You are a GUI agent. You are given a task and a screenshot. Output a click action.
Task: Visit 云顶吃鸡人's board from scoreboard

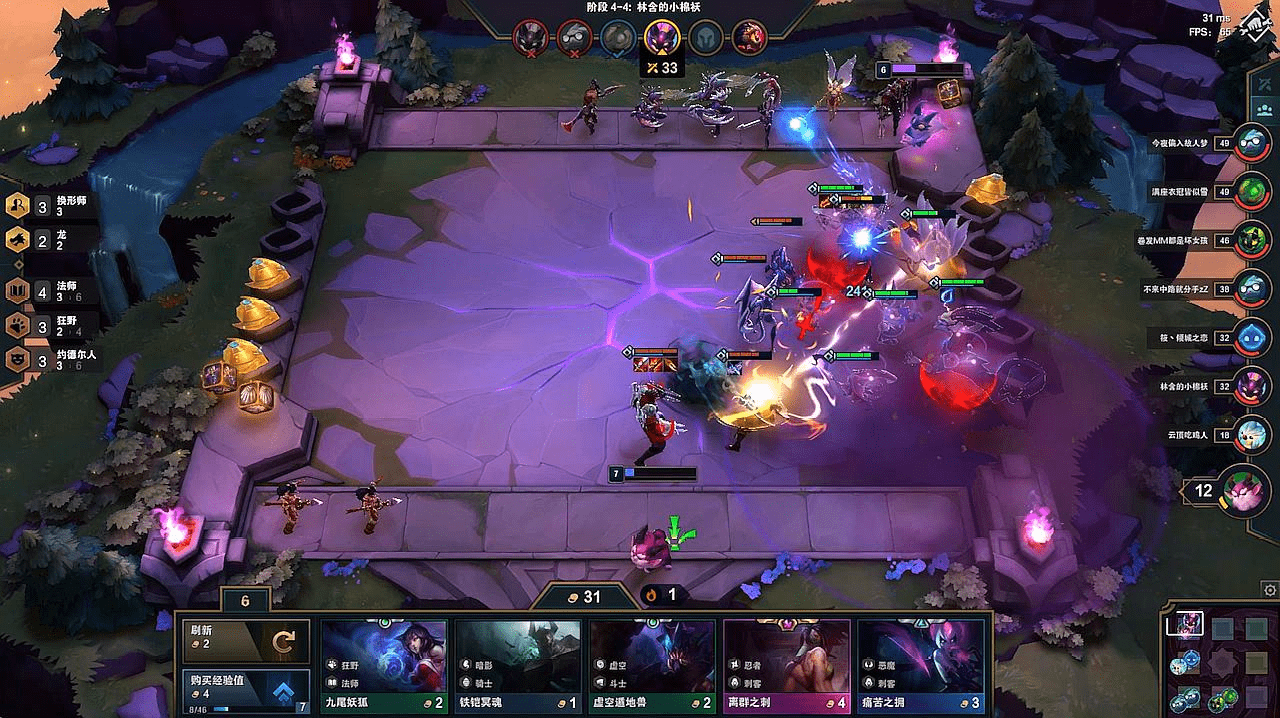[x=1250, y=435]
